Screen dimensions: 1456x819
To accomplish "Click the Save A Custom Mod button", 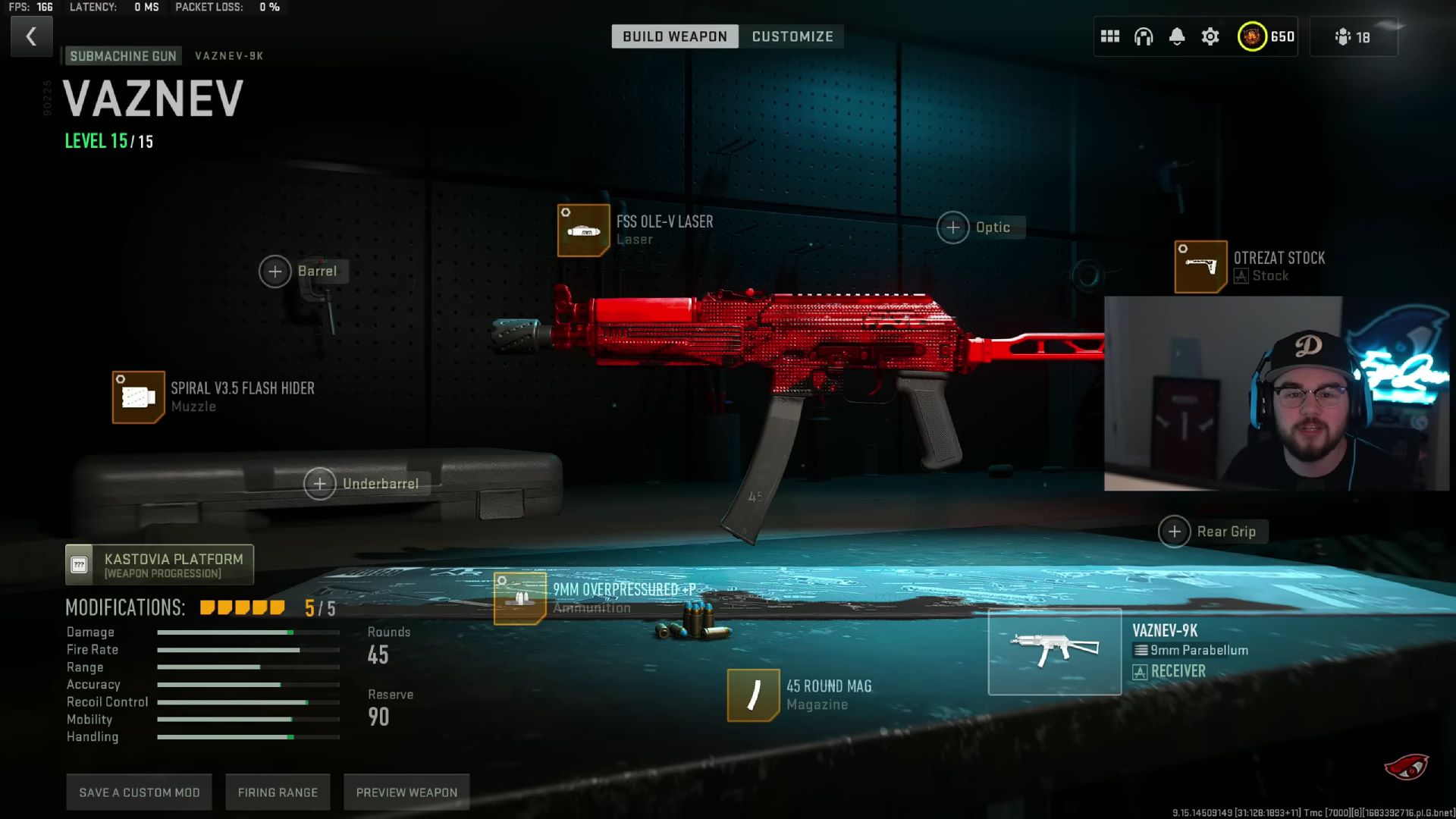I will point(139,791).
